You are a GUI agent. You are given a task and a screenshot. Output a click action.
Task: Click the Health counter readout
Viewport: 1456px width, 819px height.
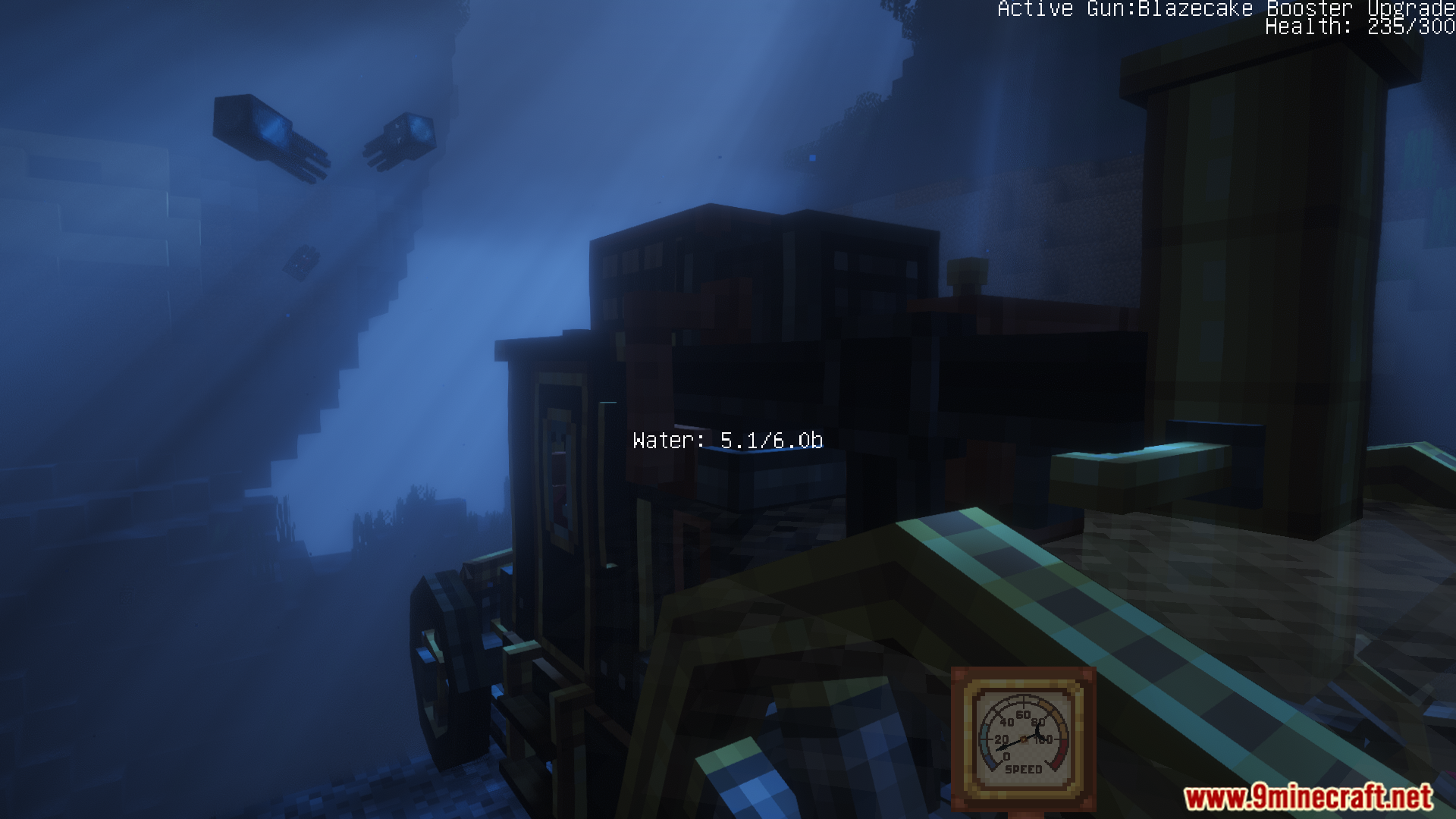(x=1357, y=30)
